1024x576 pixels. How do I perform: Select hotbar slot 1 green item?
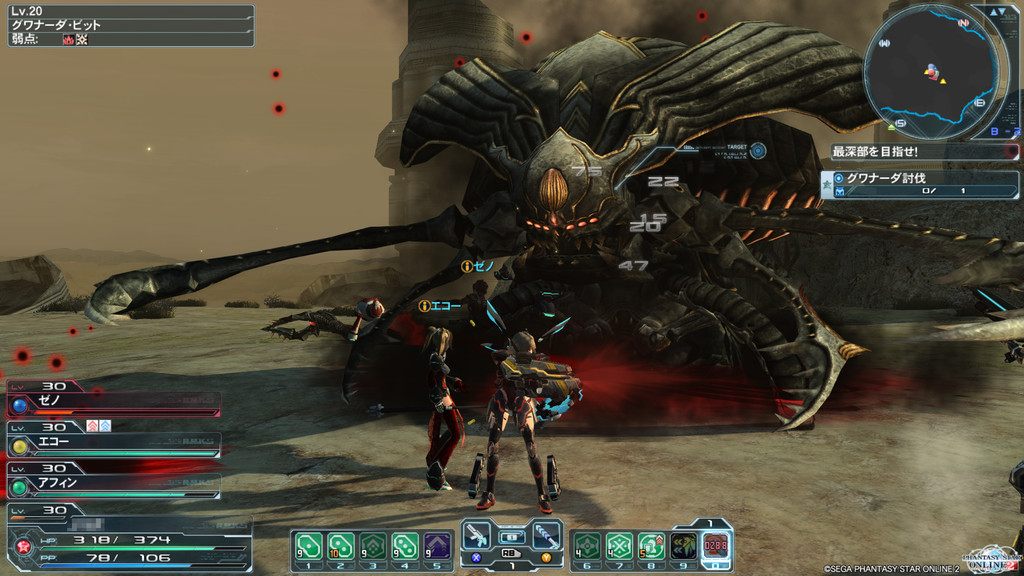click(x=309, y=546)
